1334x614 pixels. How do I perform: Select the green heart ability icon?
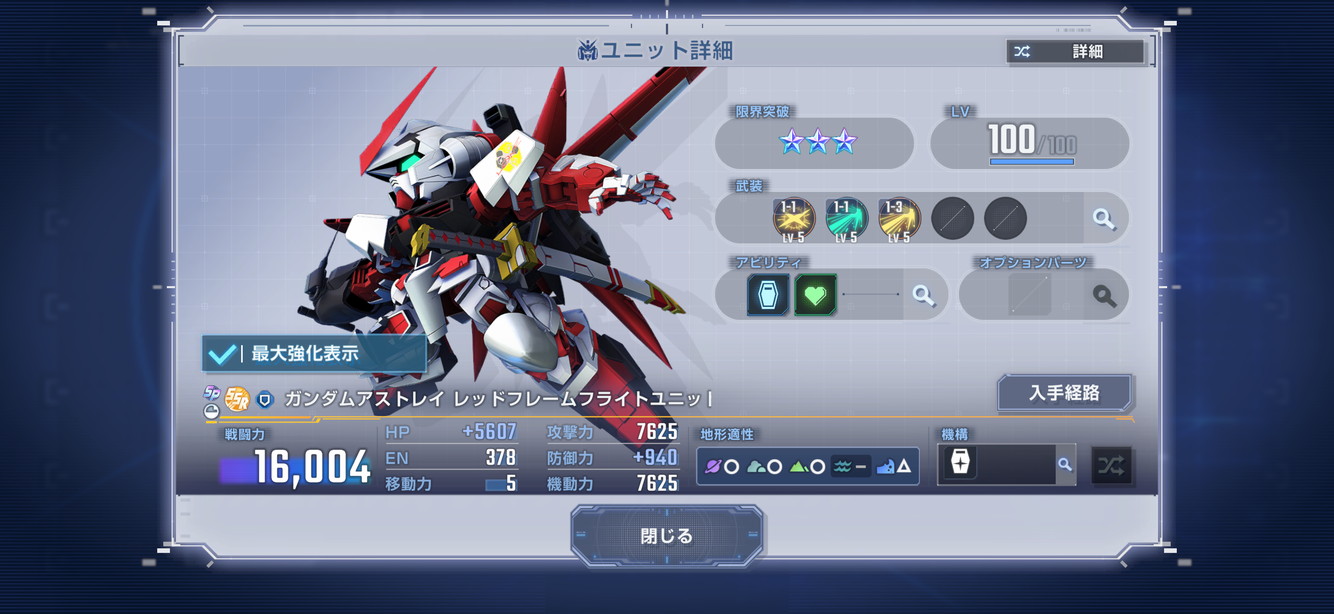[x=815, y=296]
